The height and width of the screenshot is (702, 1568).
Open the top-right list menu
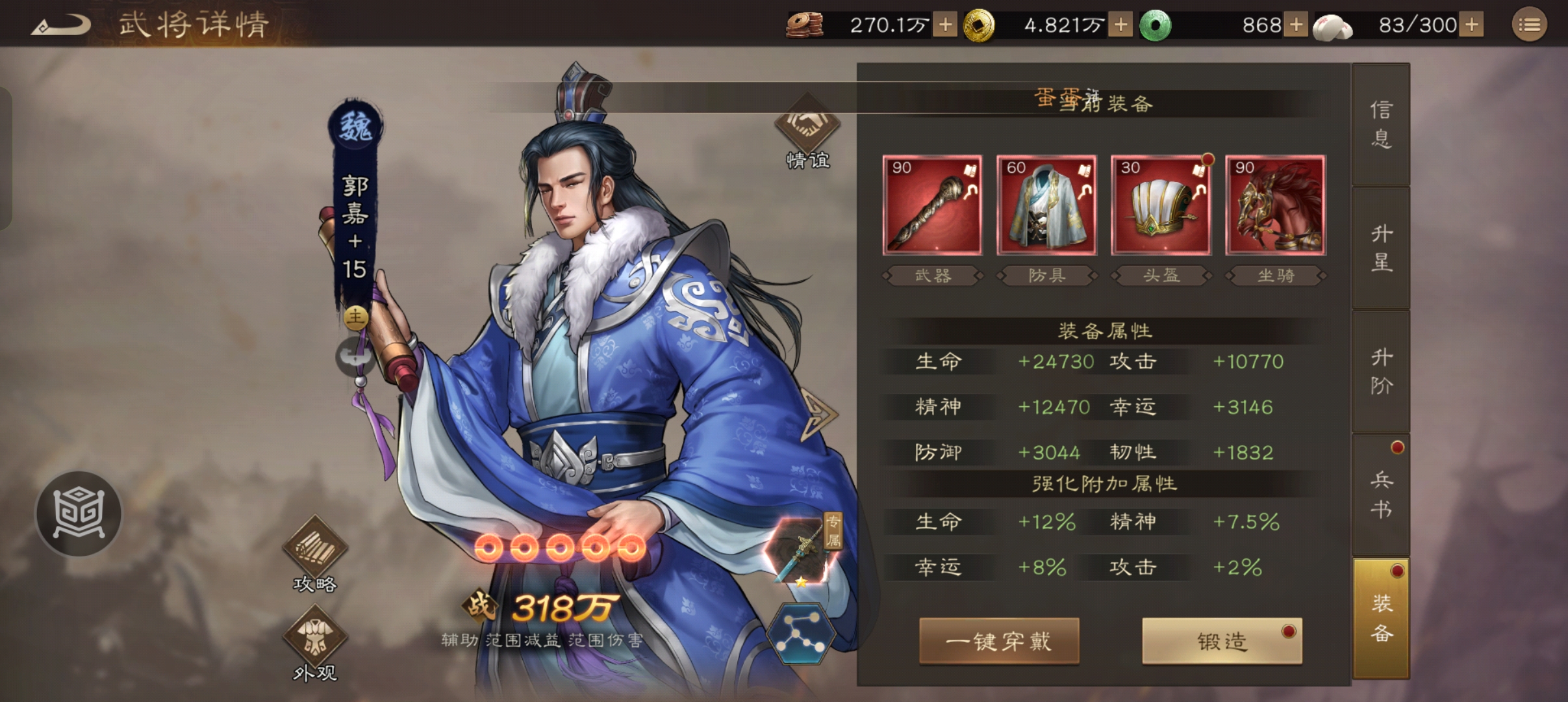pos(1529,25)
